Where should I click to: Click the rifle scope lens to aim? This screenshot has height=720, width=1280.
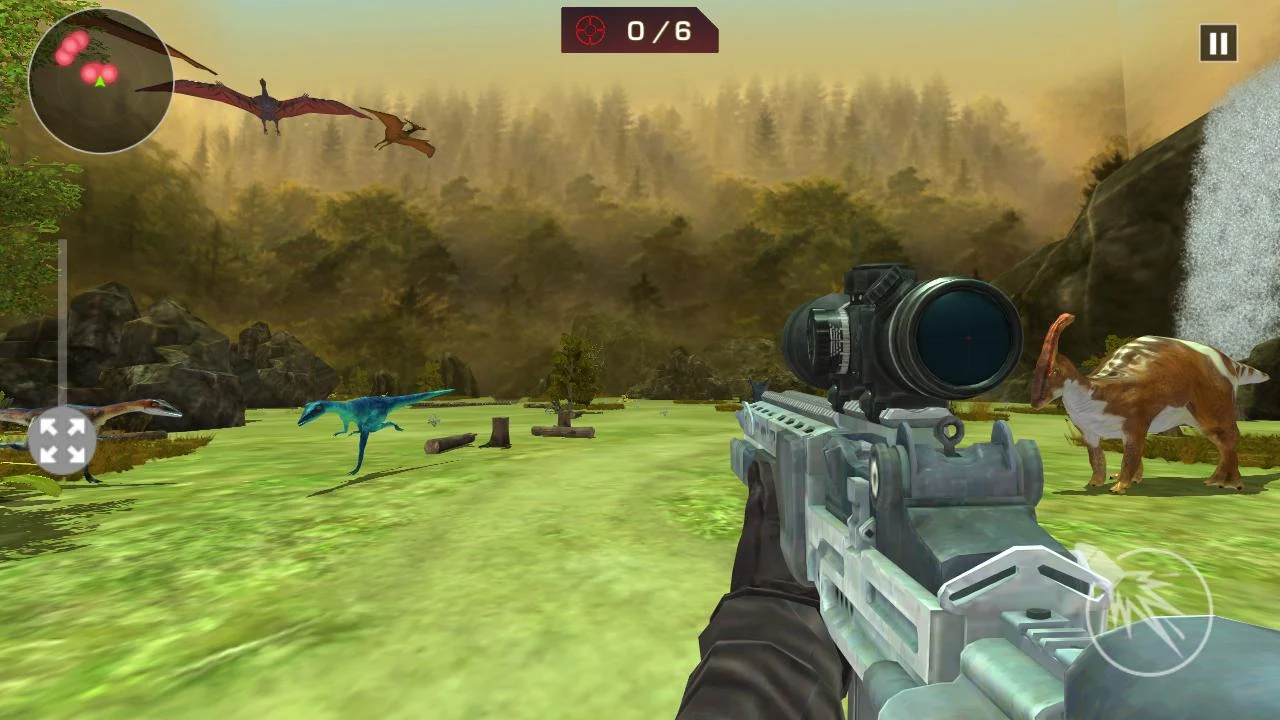pyautogui.click(x=956, y=336)
